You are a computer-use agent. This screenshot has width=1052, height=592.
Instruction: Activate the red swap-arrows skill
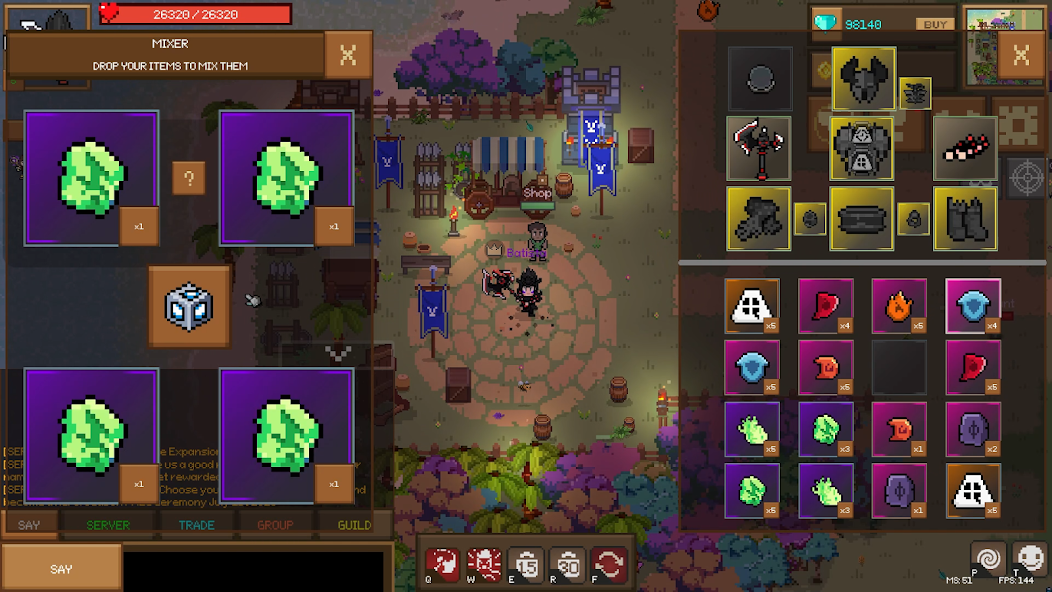coord(609,564)
